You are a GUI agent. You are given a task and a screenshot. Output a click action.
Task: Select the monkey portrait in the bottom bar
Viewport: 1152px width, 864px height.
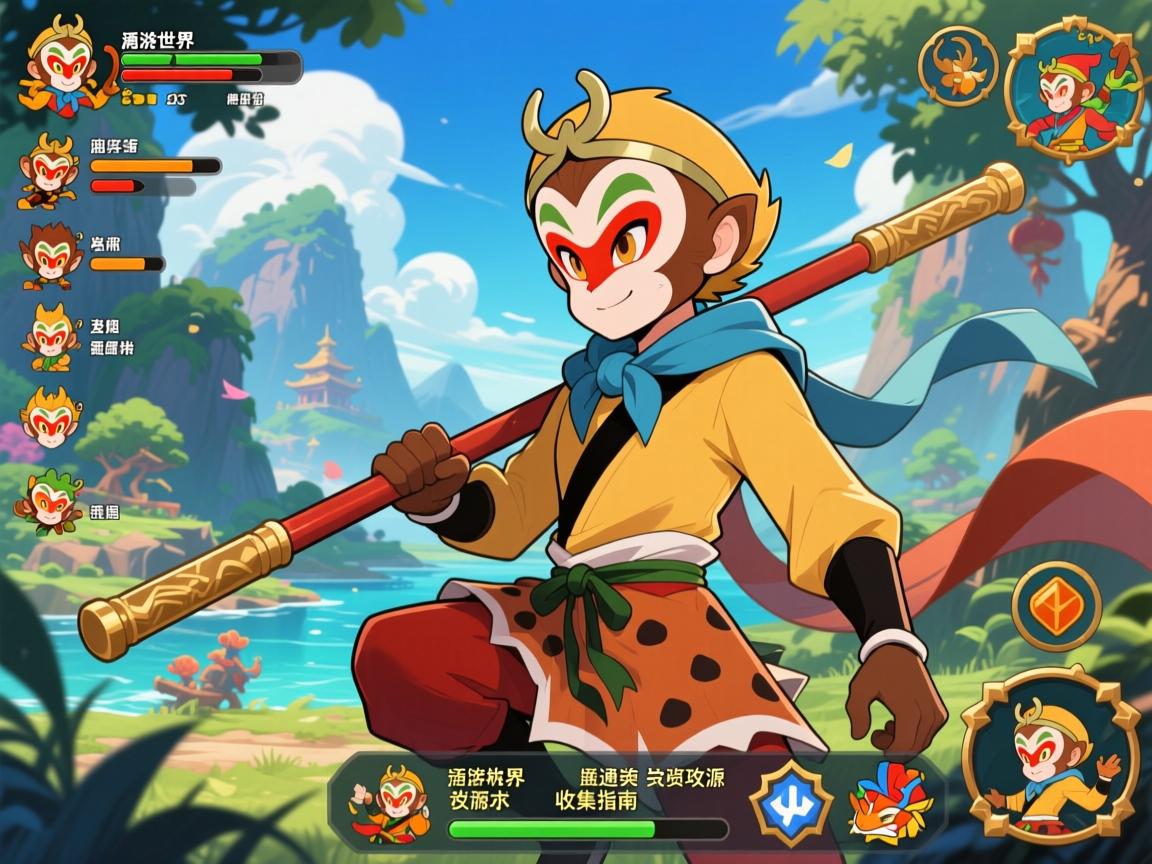(390, 802)
